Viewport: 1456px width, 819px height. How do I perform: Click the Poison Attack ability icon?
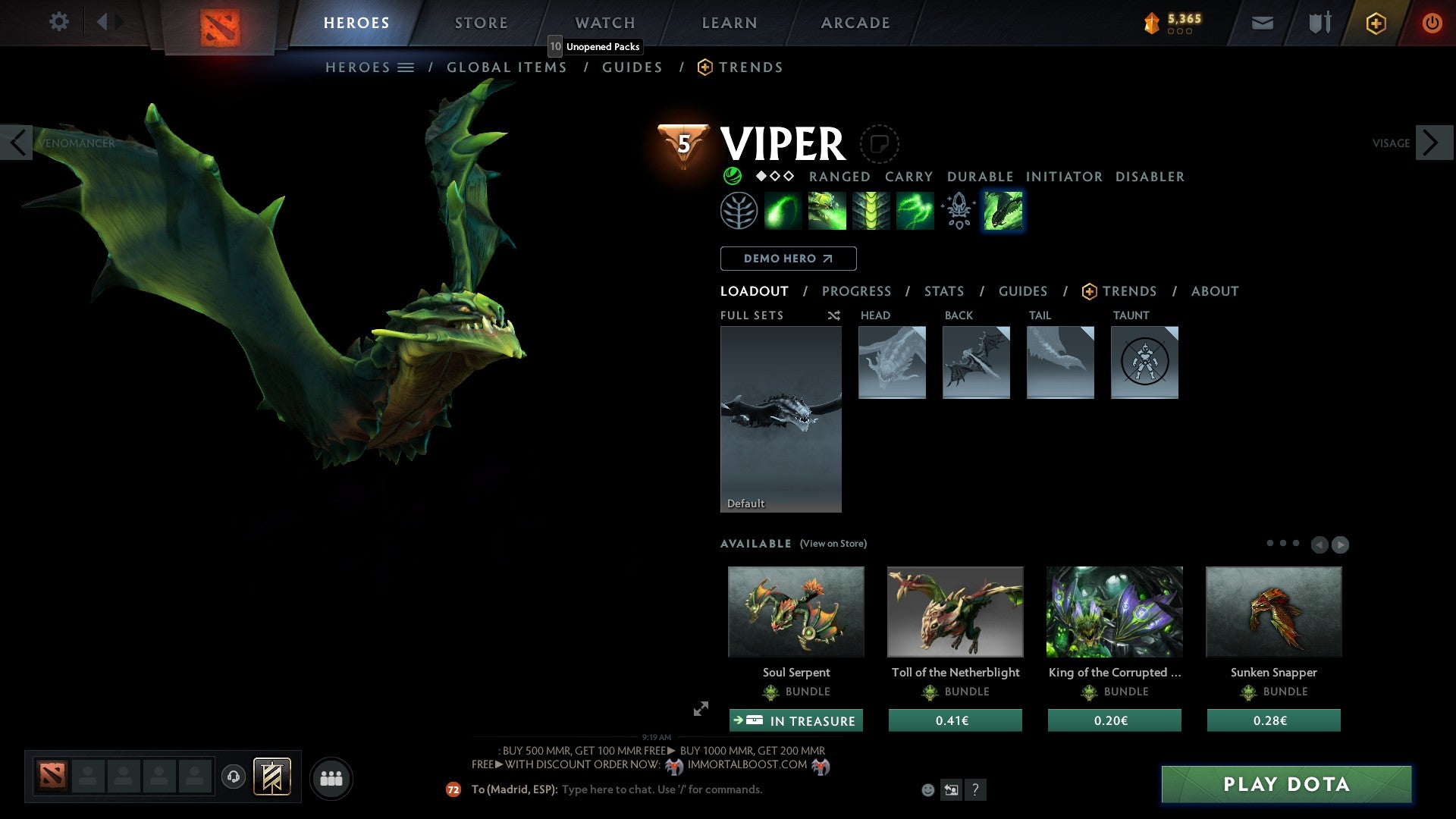coord(784,210)
